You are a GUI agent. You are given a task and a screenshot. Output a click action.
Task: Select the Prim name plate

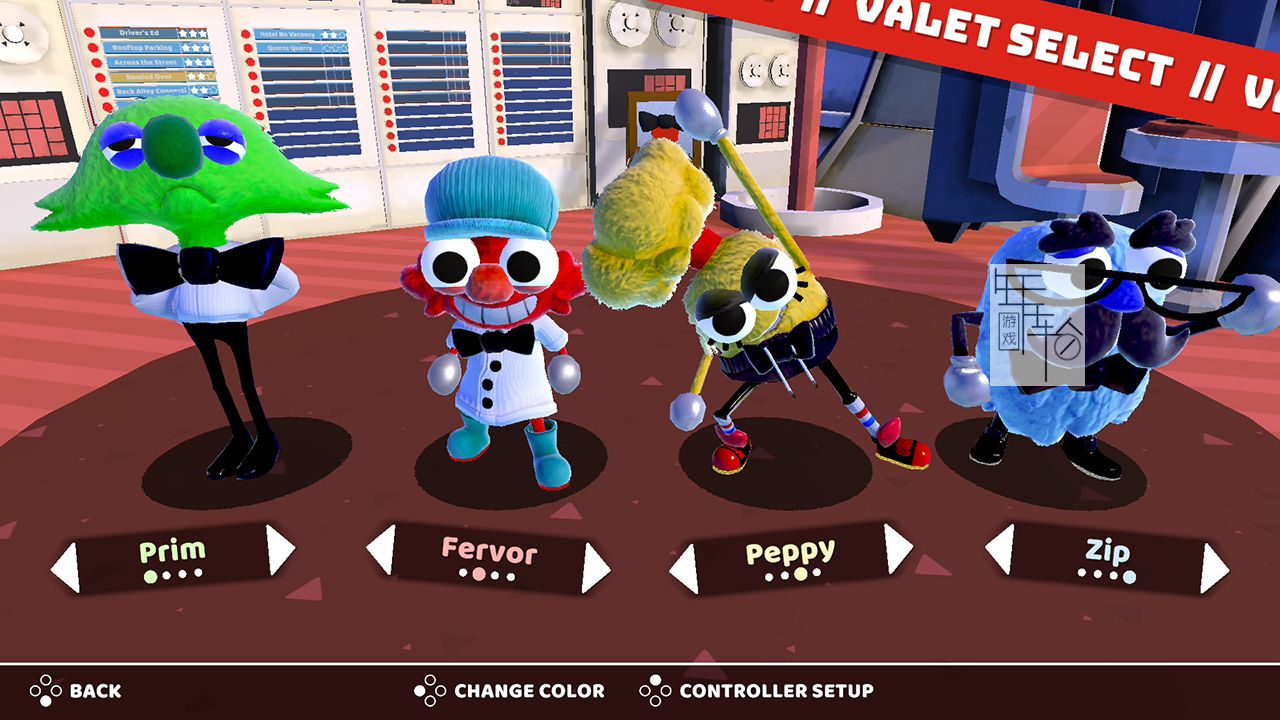(x=173, y=559)
